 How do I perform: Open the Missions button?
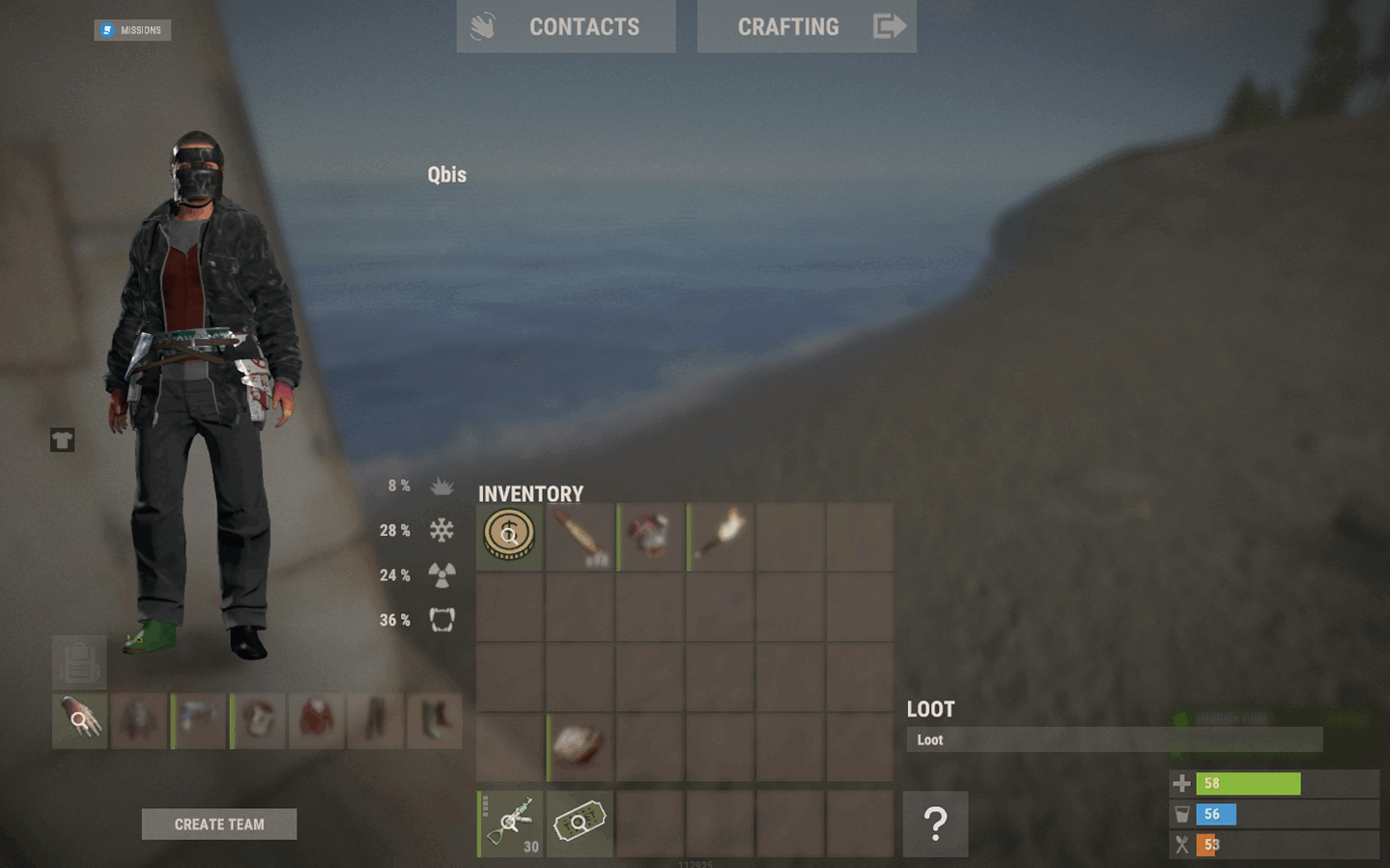point(132,30)
